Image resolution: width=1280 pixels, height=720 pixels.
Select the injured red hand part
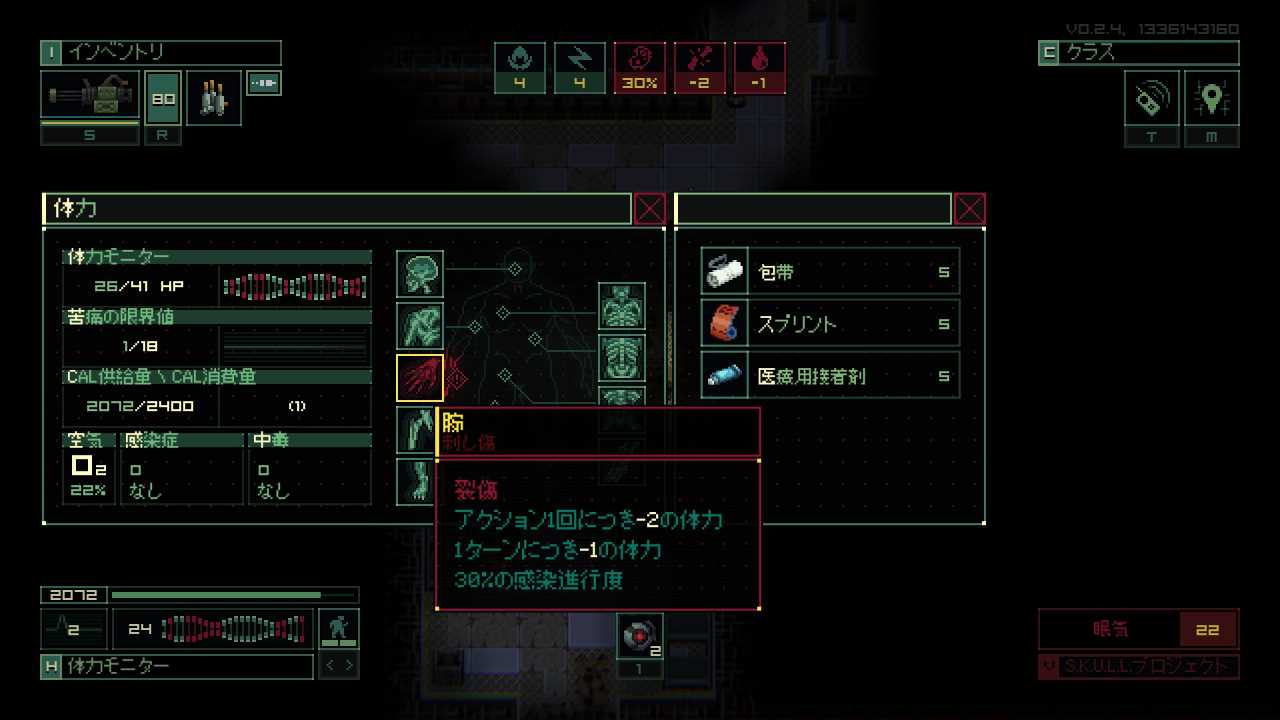tap(420, 377)
